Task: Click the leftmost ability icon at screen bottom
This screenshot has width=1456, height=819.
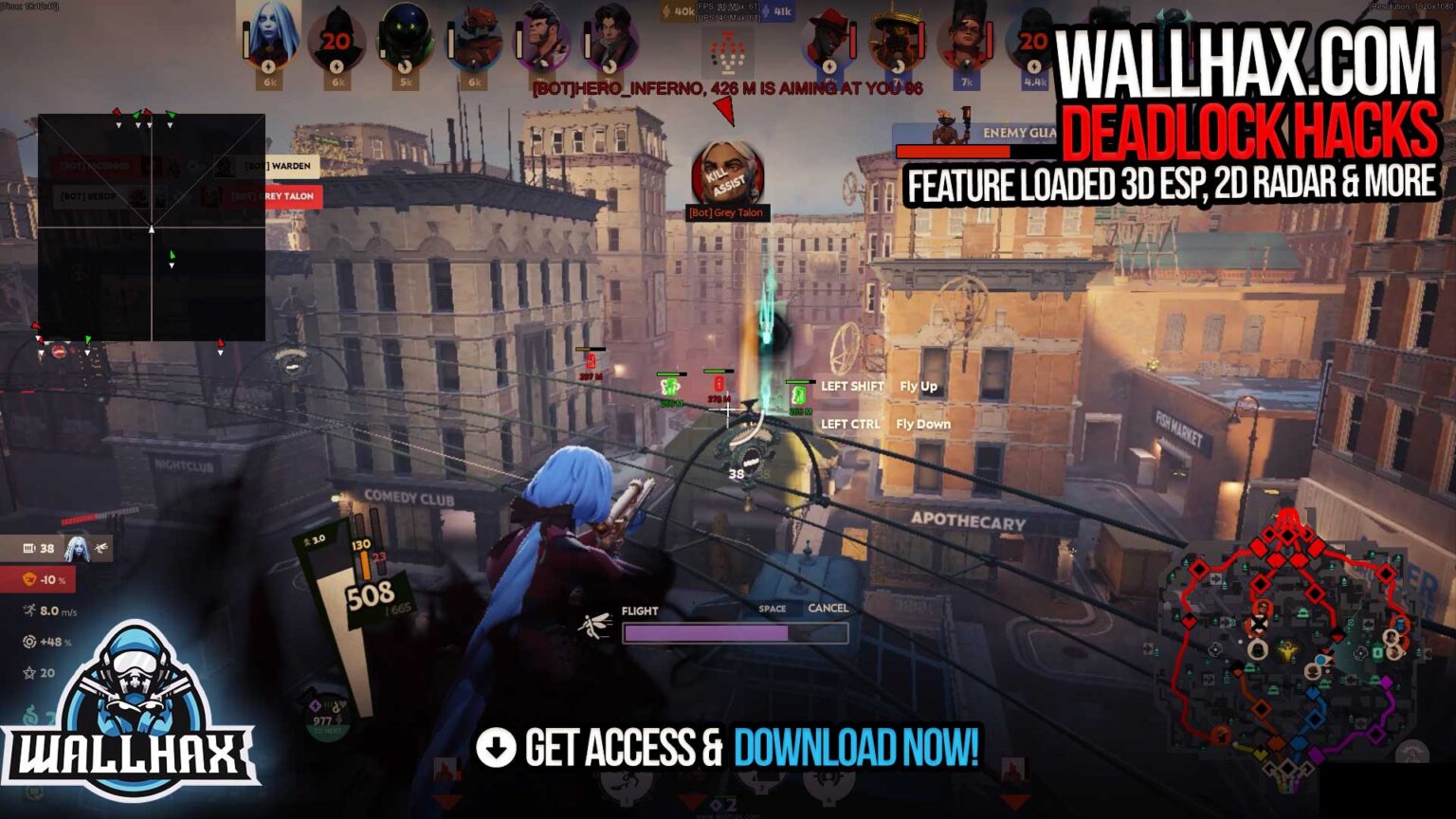Action: pos(627,785)
